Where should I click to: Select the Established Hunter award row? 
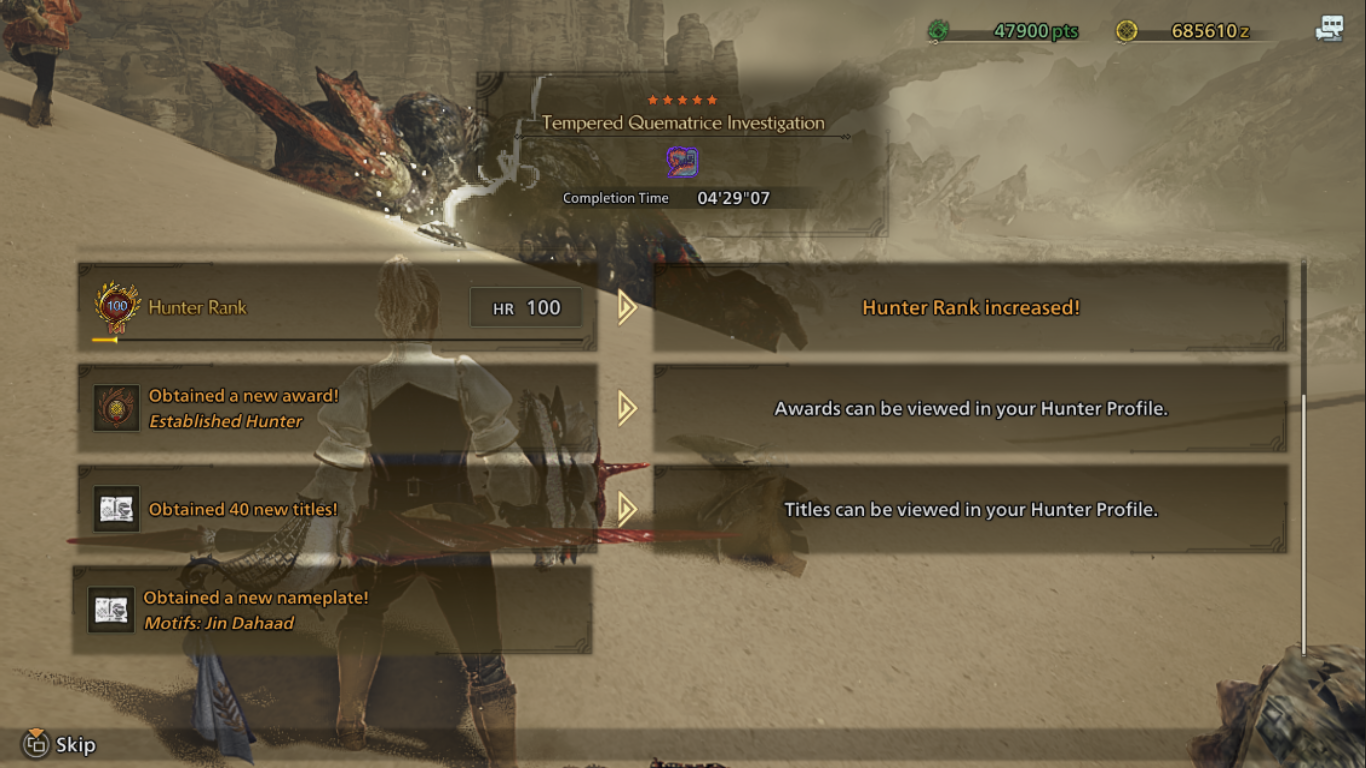click(337, 408)
